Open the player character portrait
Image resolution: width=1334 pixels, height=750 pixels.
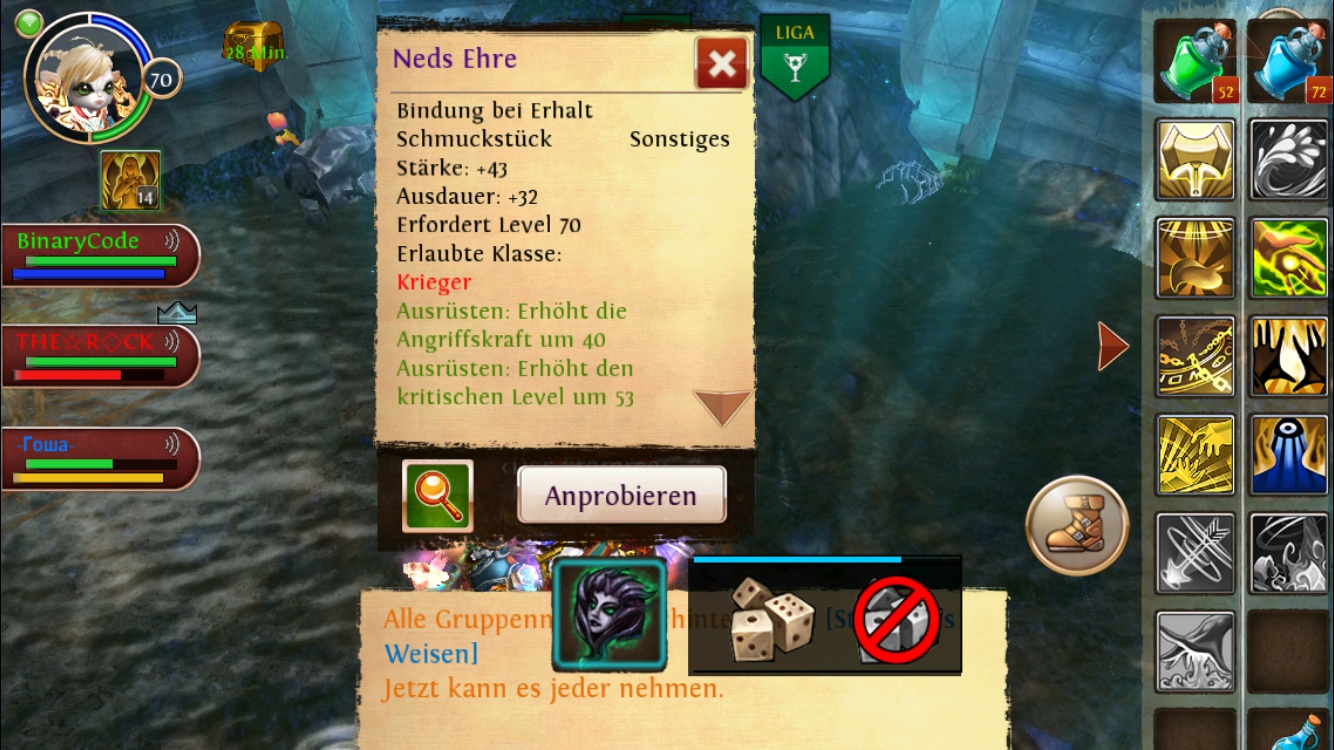(x=88, y=80)
